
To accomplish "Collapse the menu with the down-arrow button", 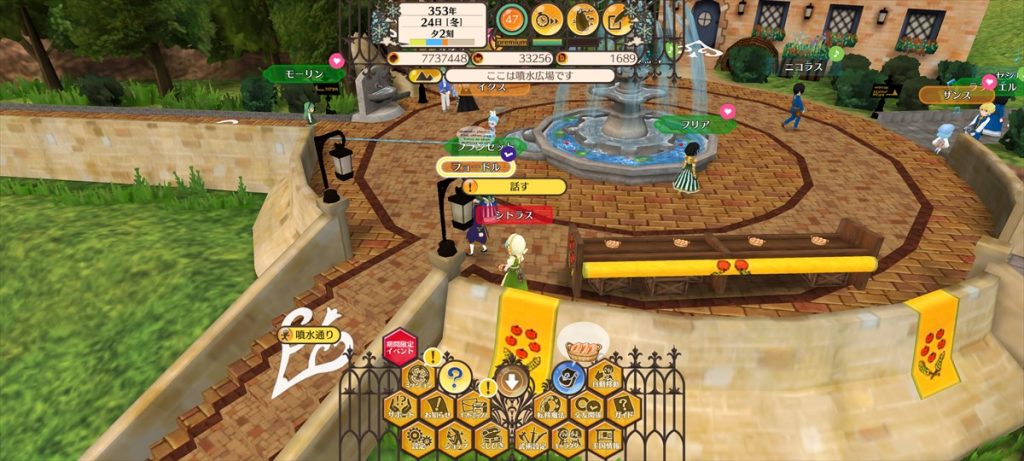I will click(512, 381).
